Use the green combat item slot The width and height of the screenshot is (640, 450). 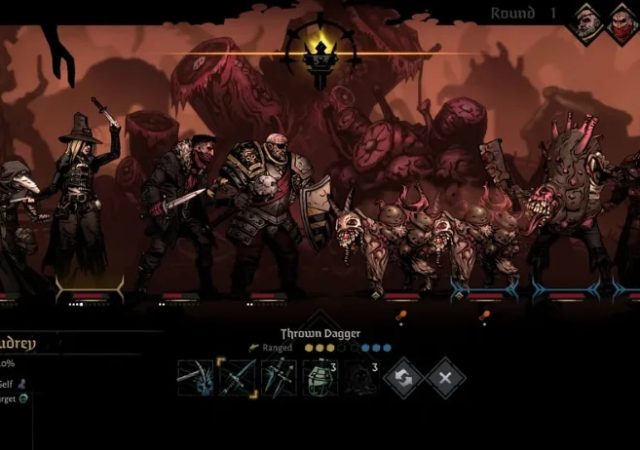tap(320, 378)
